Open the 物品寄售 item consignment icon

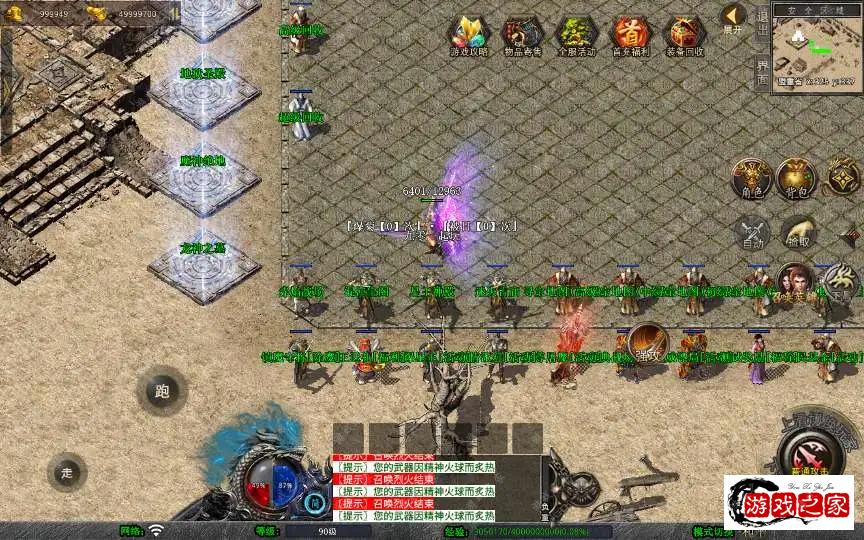point(520,35)
